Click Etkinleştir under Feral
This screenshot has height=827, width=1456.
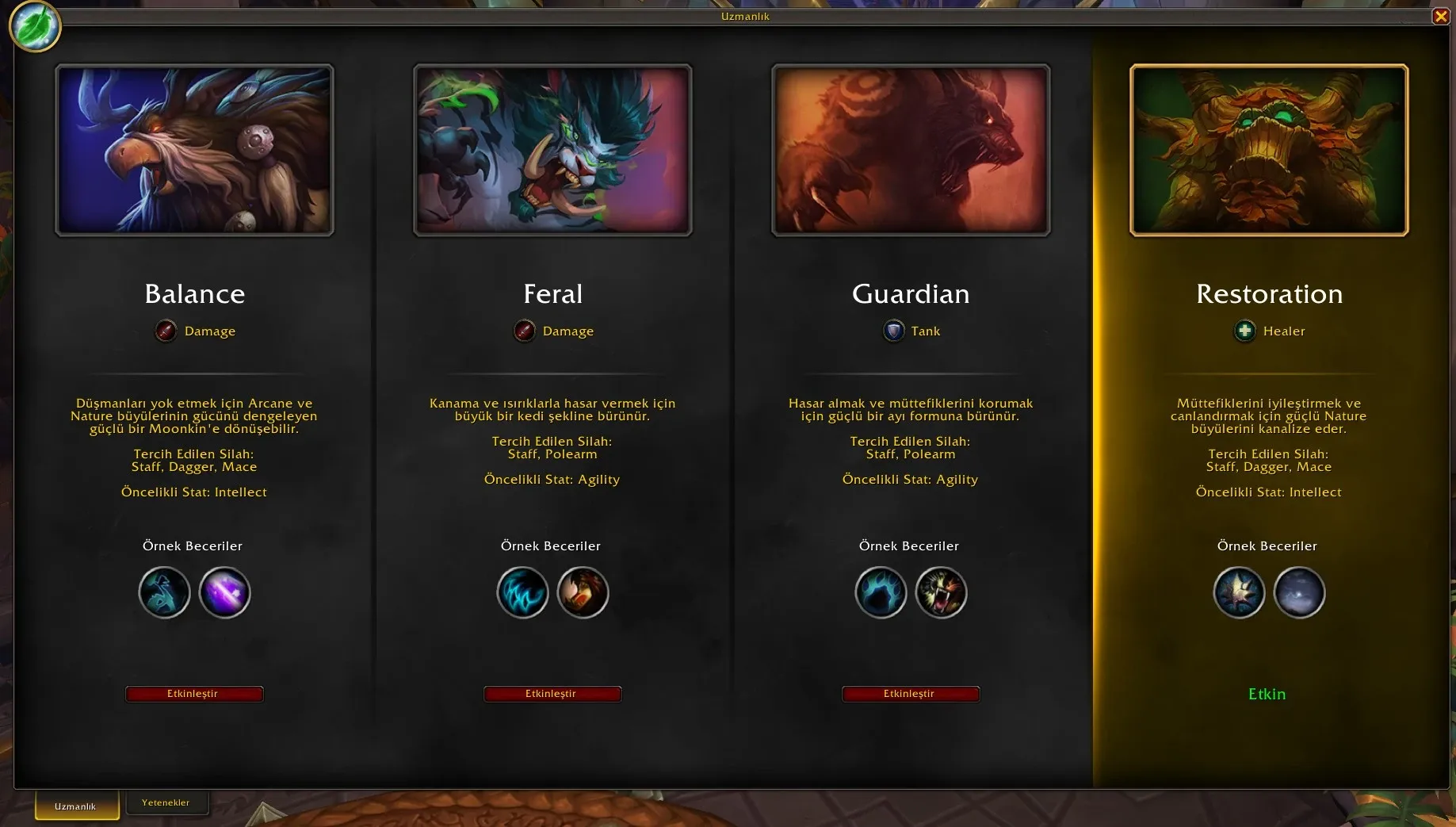(x=552, y=694)
